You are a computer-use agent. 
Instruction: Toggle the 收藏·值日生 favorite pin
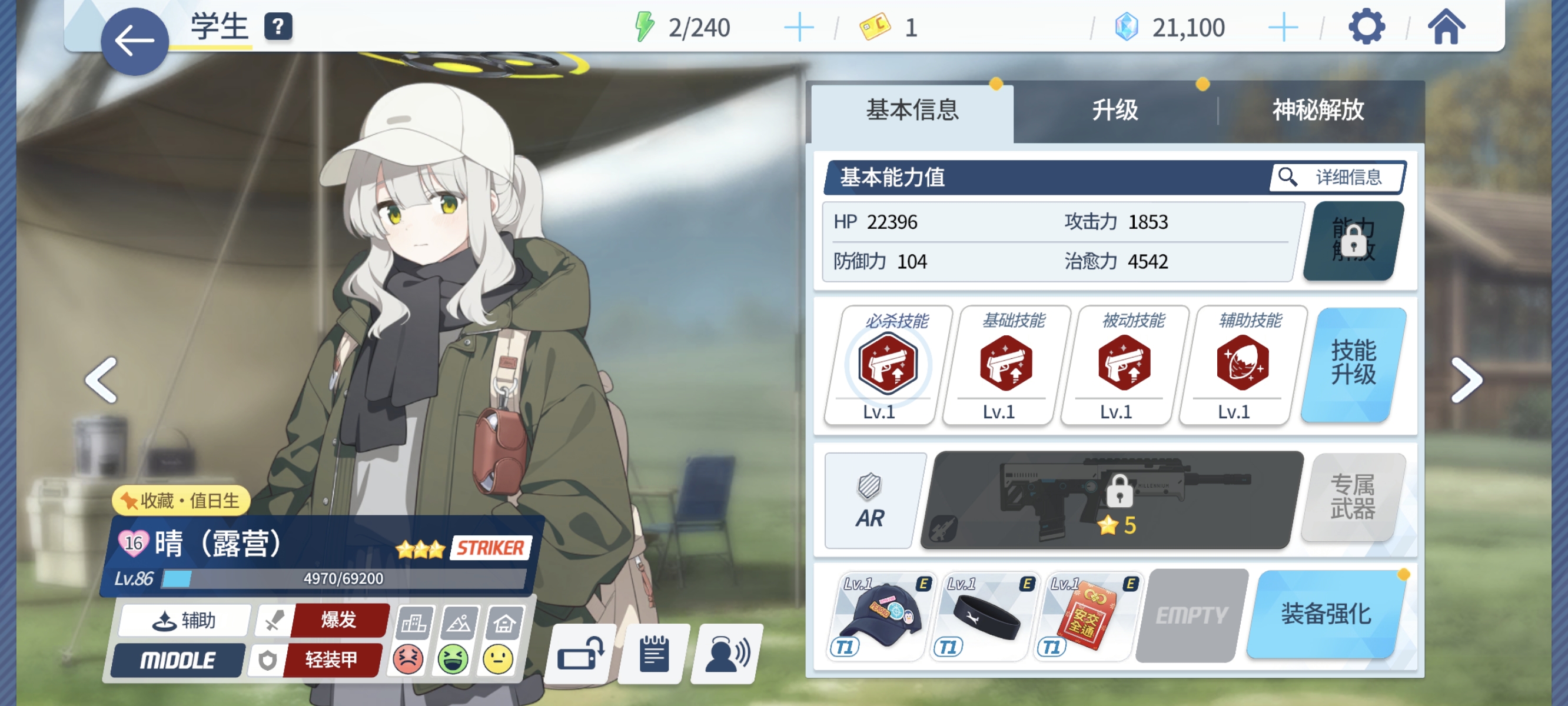[x=181, y=501]
